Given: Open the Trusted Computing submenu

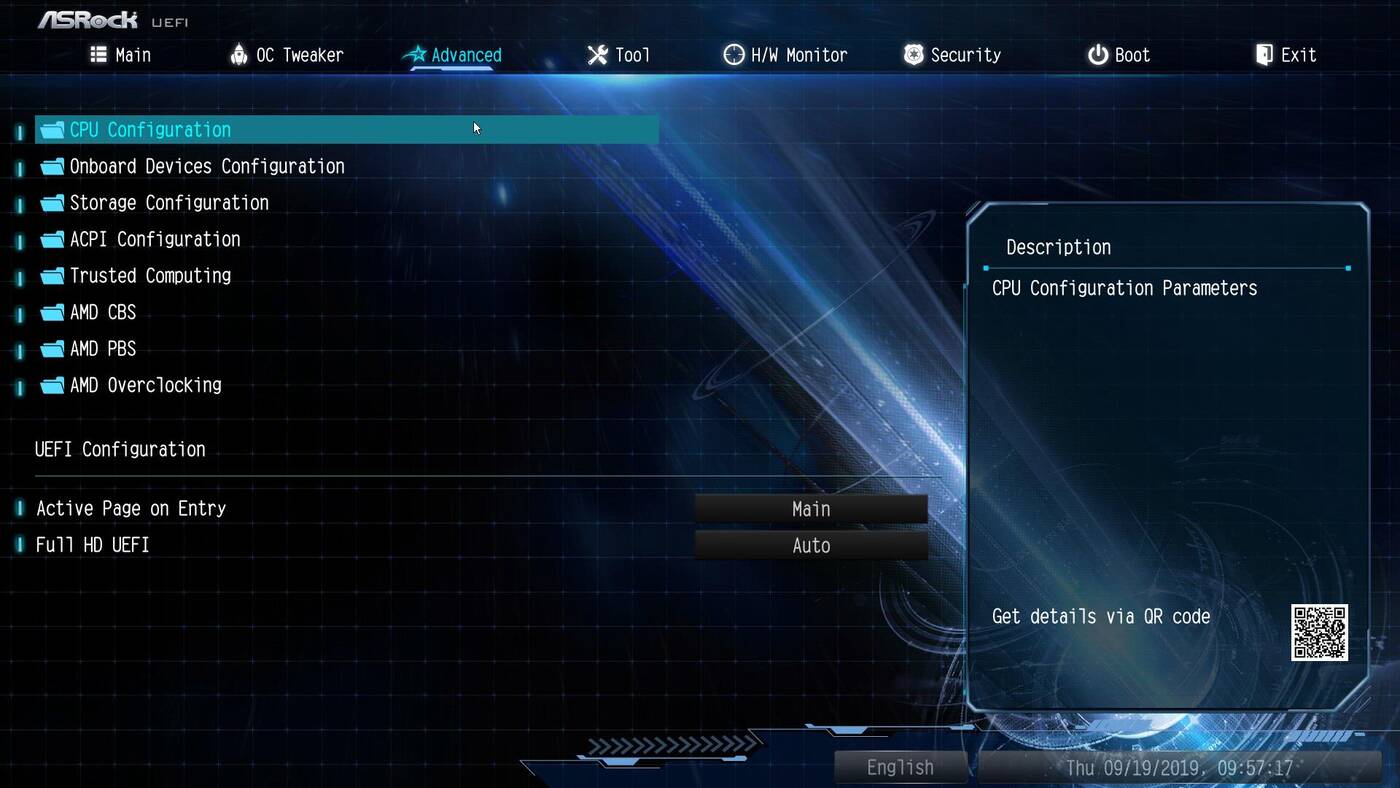Looking at the screenshot, I should [x=150, y=276].
